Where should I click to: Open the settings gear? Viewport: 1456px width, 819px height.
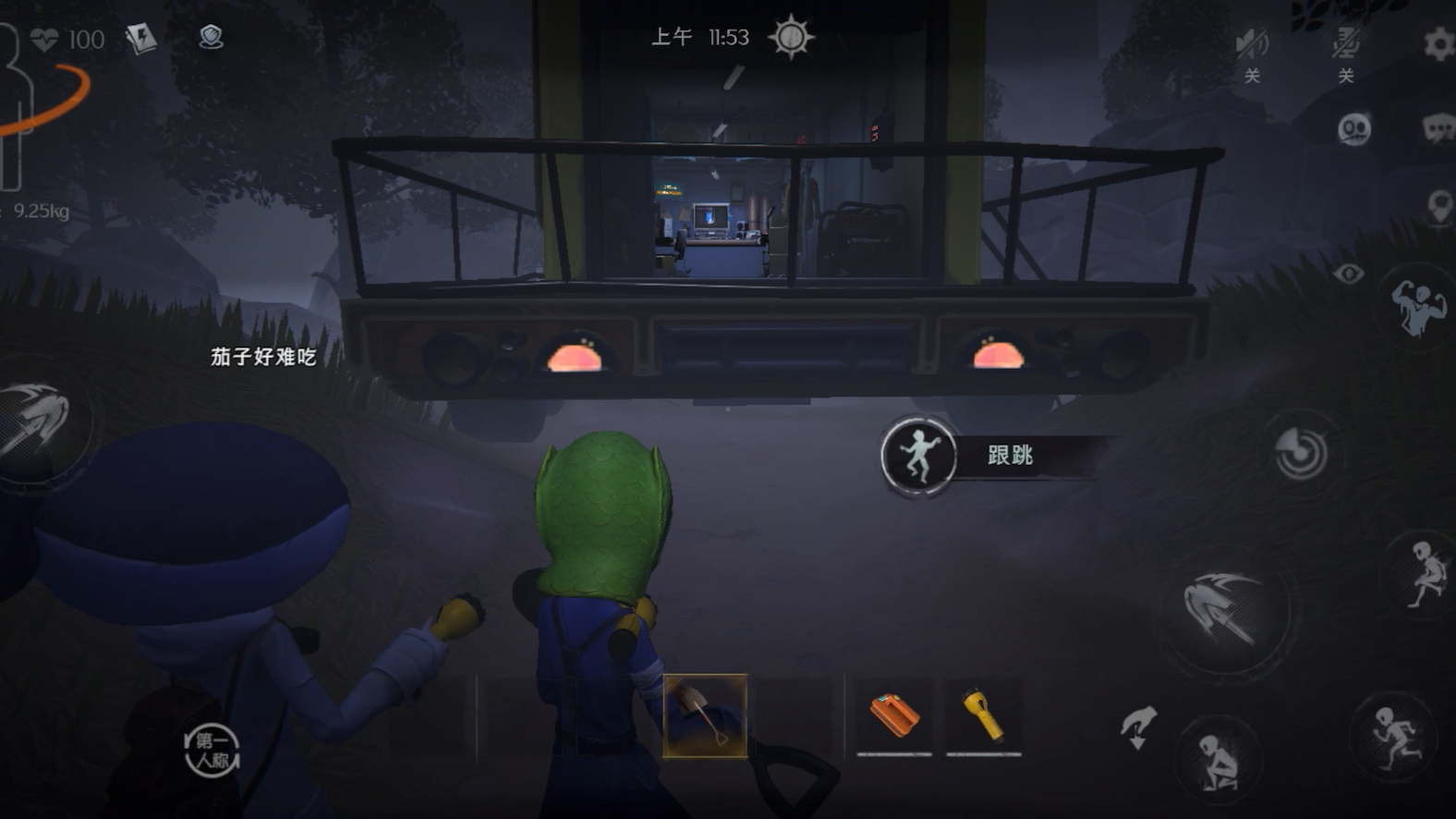tap(1438, 43)
